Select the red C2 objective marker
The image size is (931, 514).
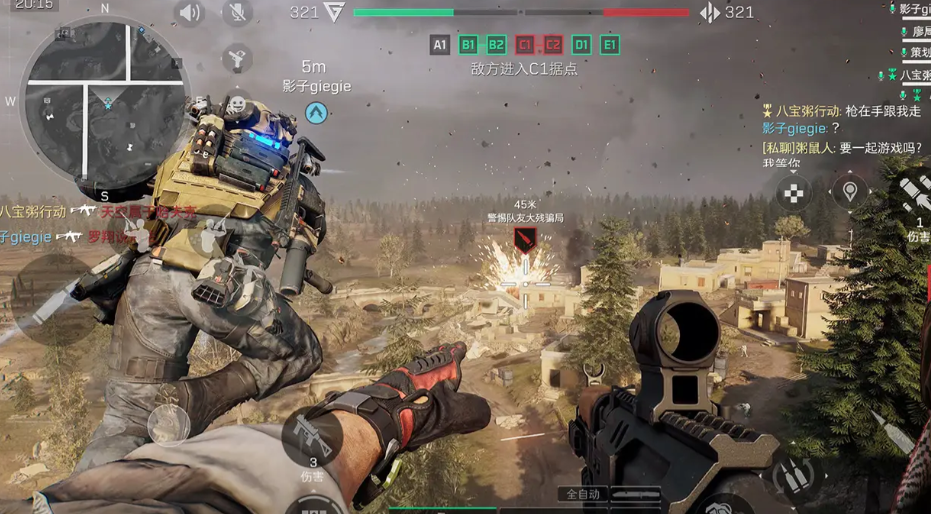click(x=553, y=44)
